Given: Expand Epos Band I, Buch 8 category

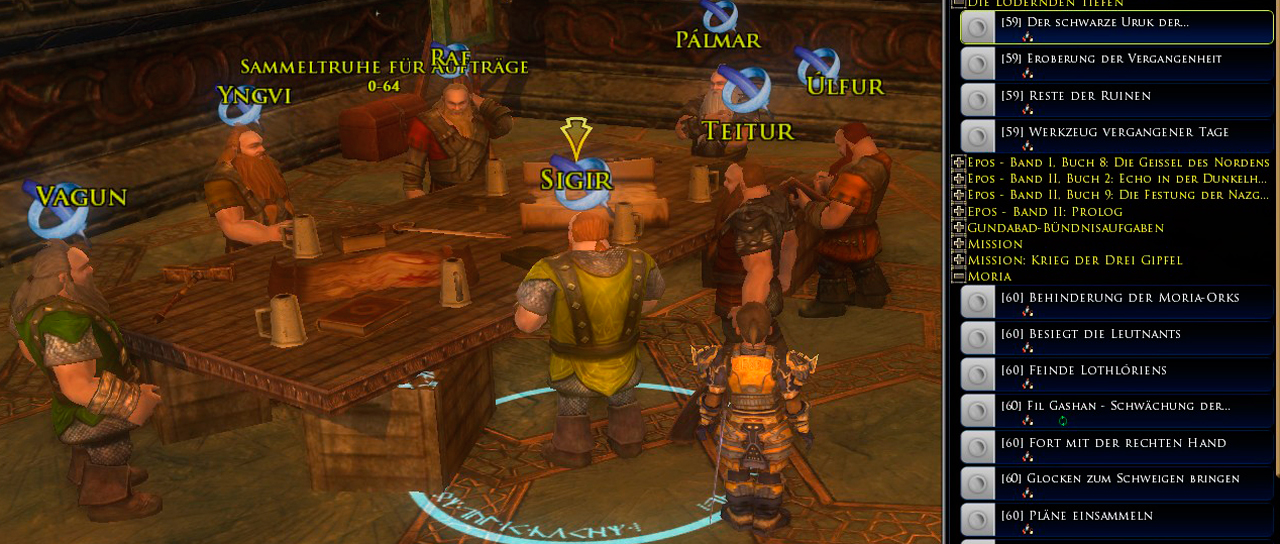Looking at the screenshot, I should coord(958,163).
